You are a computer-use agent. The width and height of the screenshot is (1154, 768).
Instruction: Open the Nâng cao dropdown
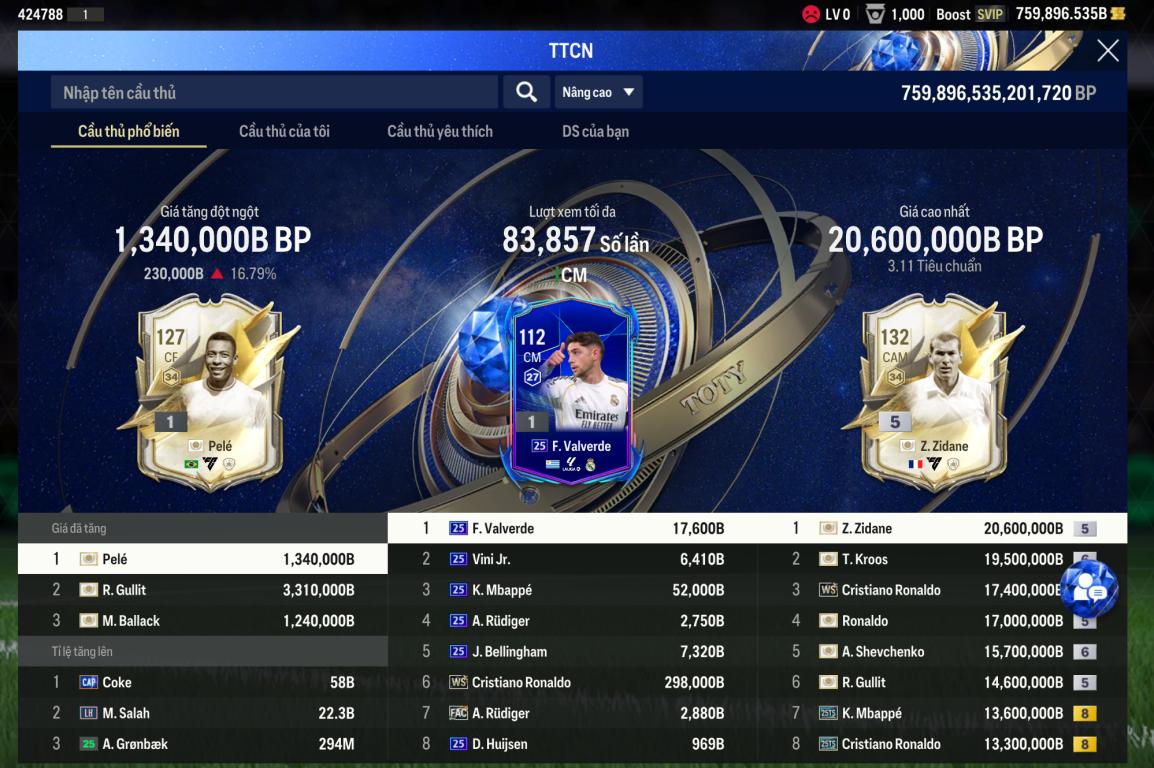[x=598, y=92]
